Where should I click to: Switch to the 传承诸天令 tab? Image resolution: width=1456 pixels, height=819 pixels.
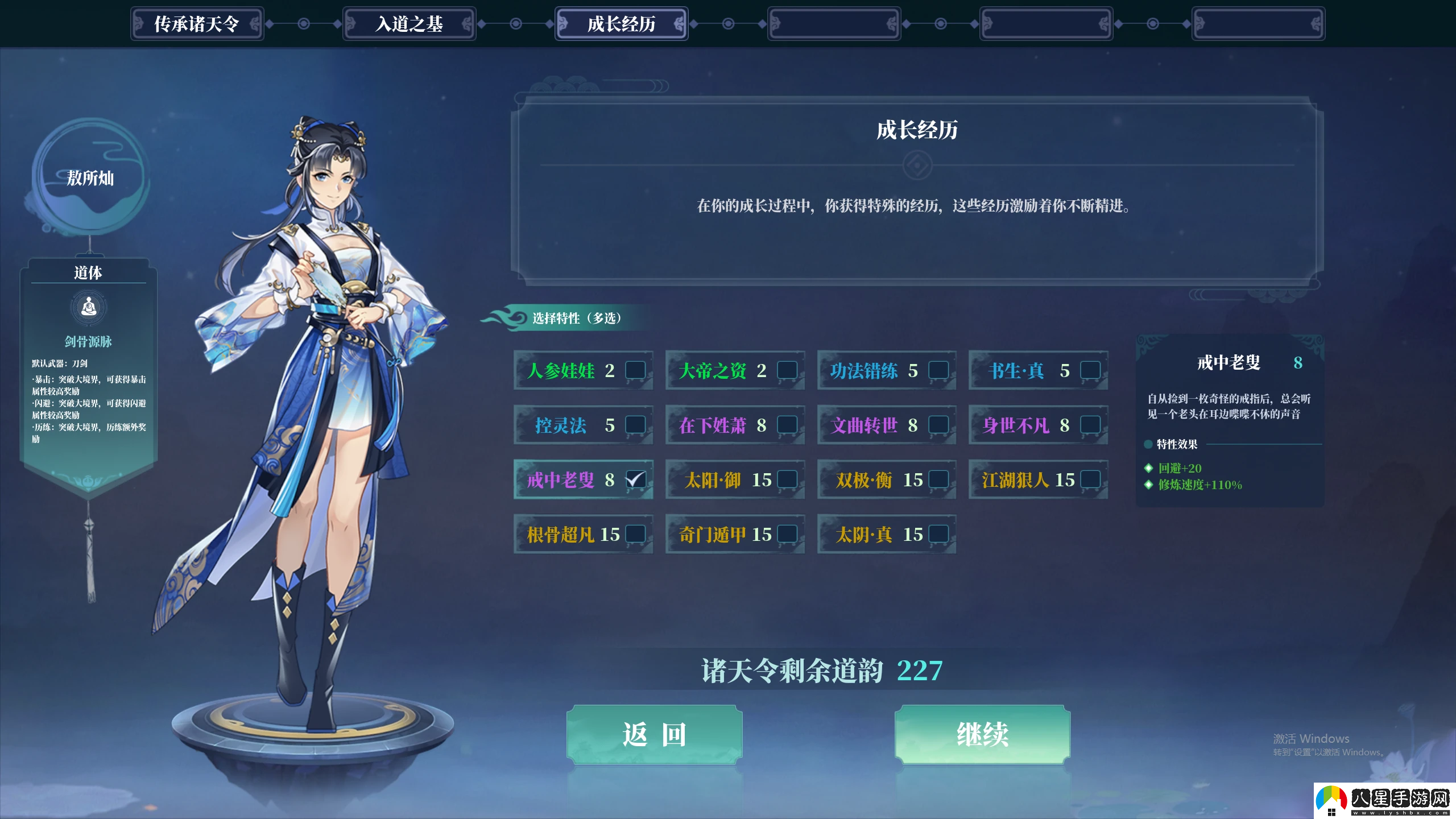click(197, 23)
